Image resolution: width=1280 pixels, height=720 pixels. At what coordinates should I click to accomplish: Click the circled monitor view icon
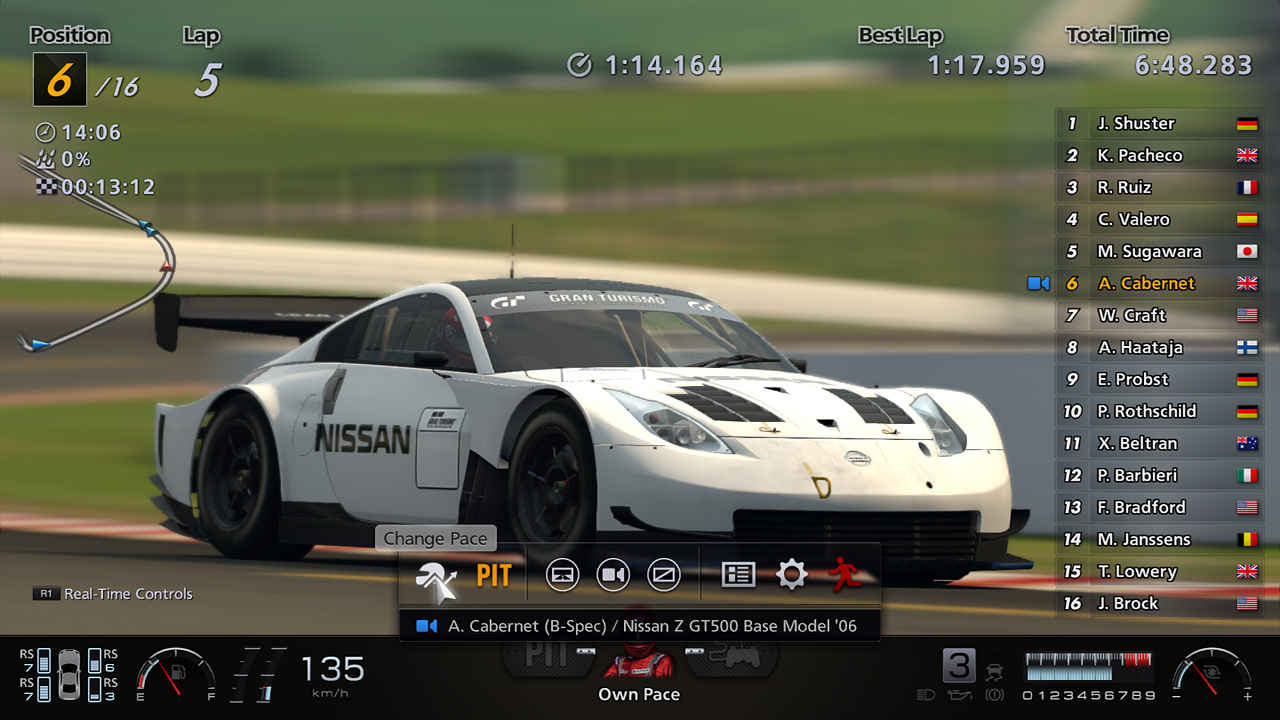click(563, 575)
